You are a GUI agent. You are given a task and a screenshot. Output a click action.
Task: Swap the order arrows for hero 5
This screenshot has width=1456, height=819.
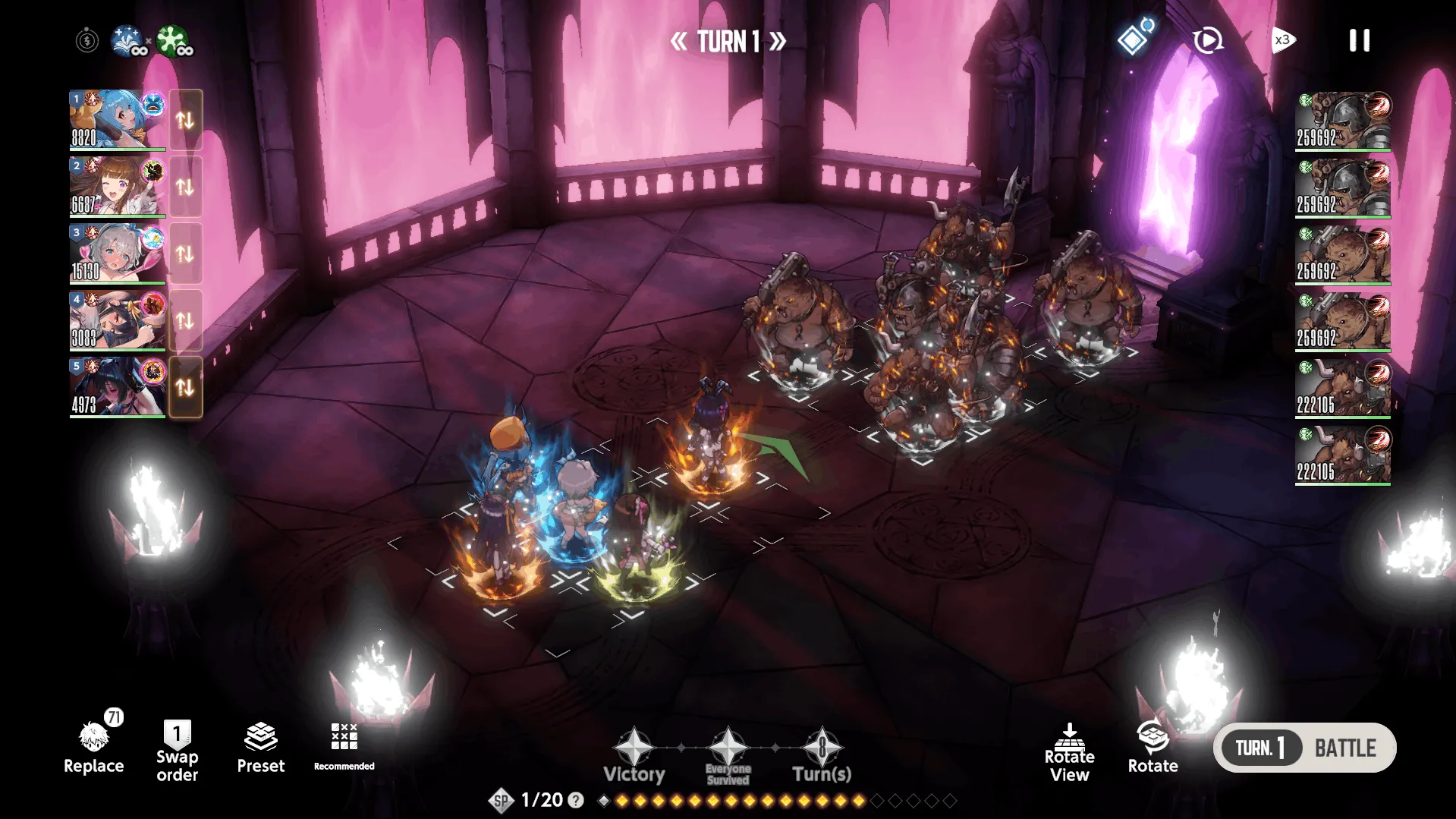(x=185, y=387)
